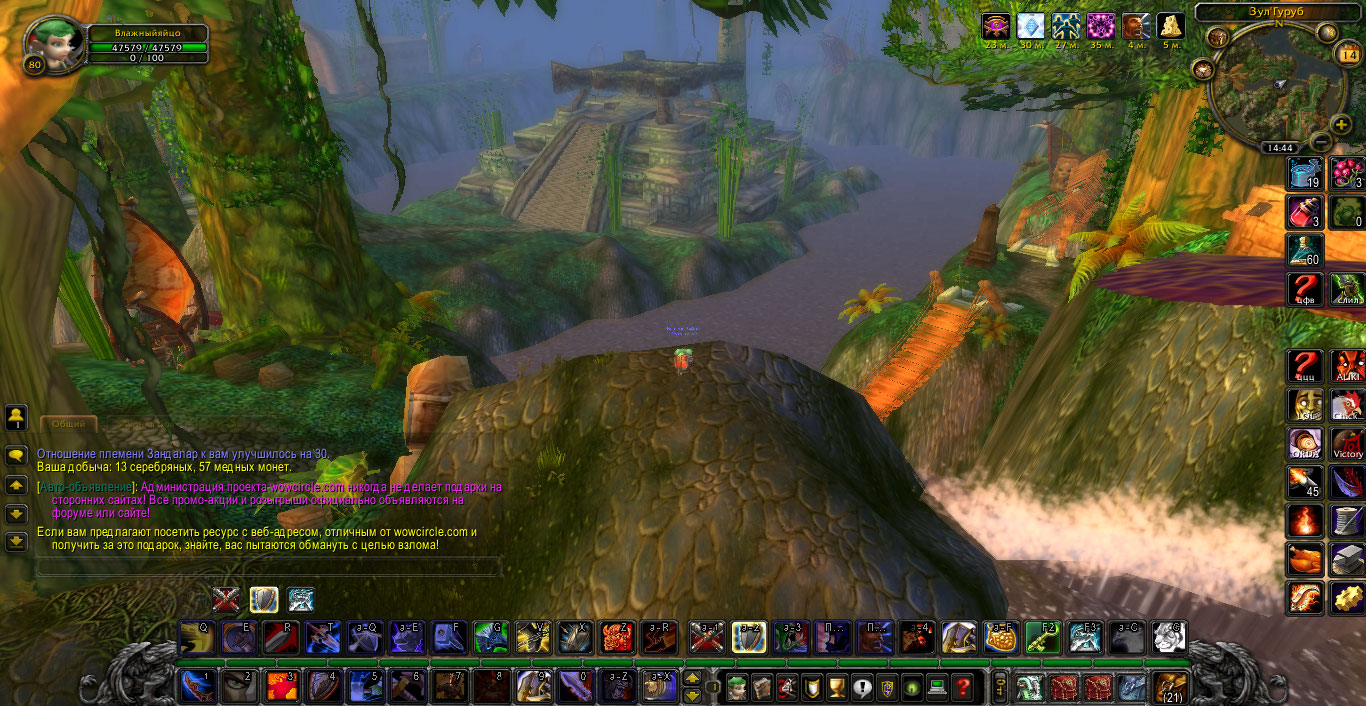Activate the green key item bound to F2

tap(1043, 636)
